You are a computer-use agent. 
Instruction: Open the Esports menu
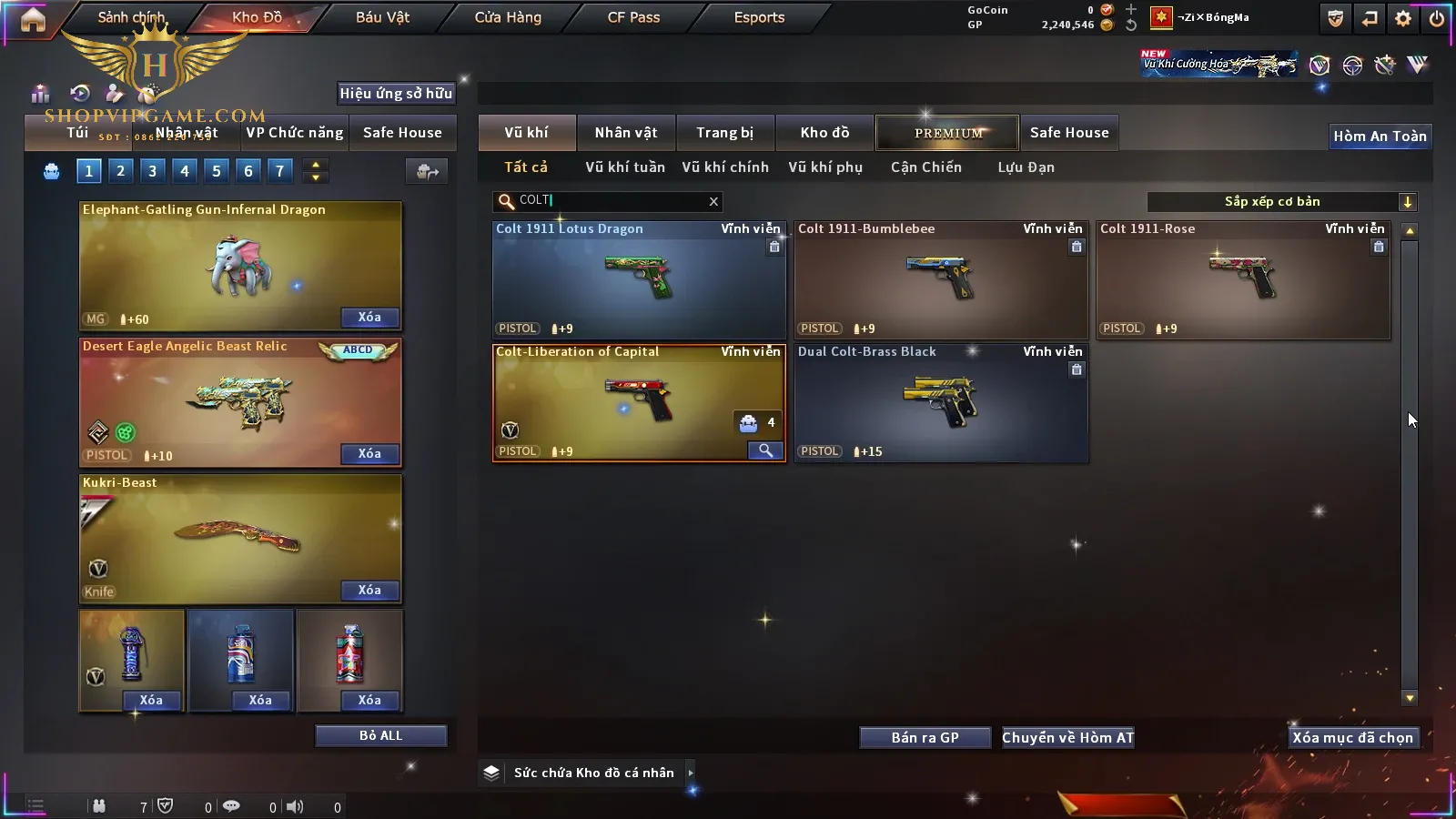pos(759,17)
